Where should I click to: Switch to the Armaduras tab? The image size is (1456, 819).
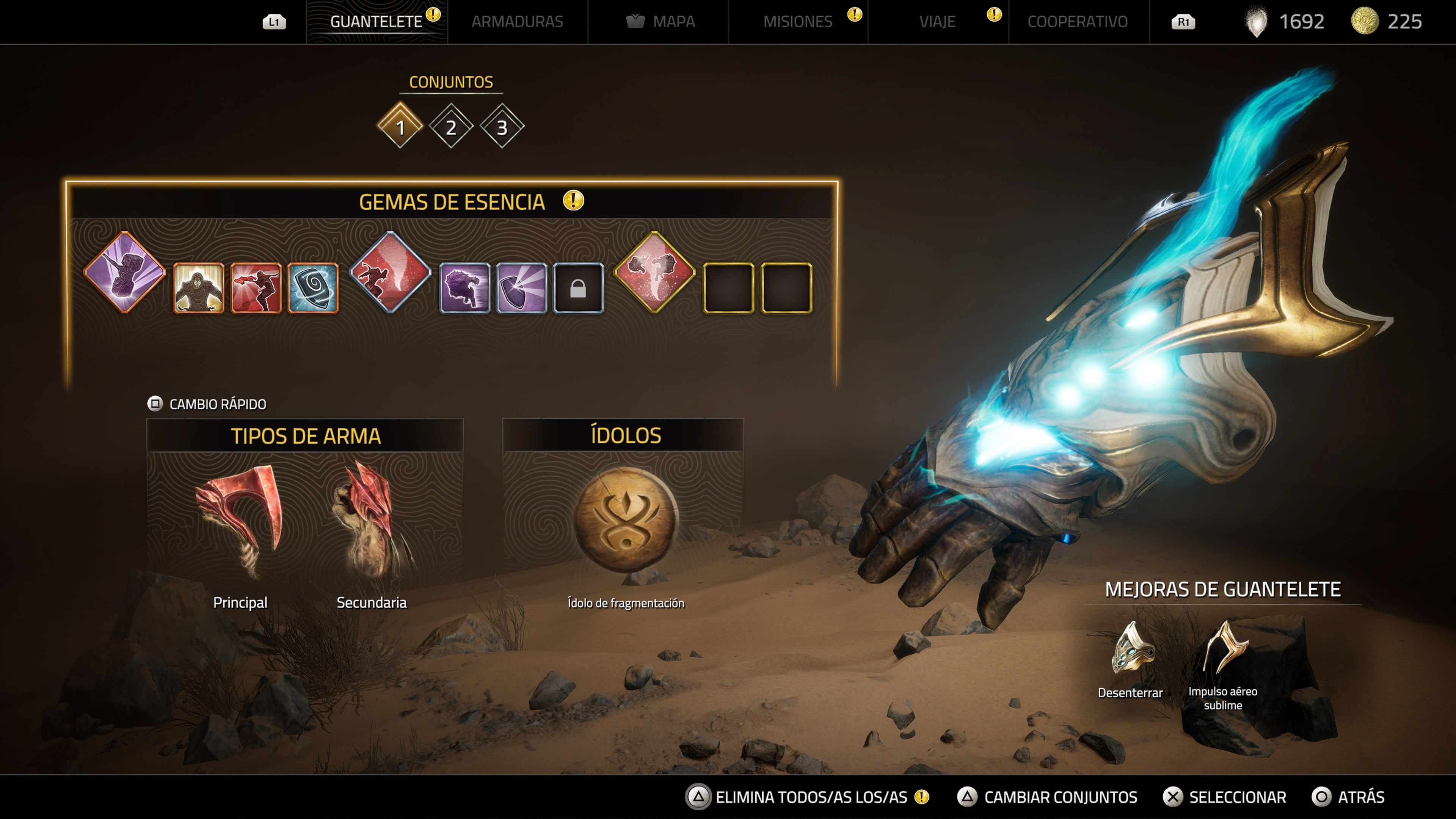(516, 22)
